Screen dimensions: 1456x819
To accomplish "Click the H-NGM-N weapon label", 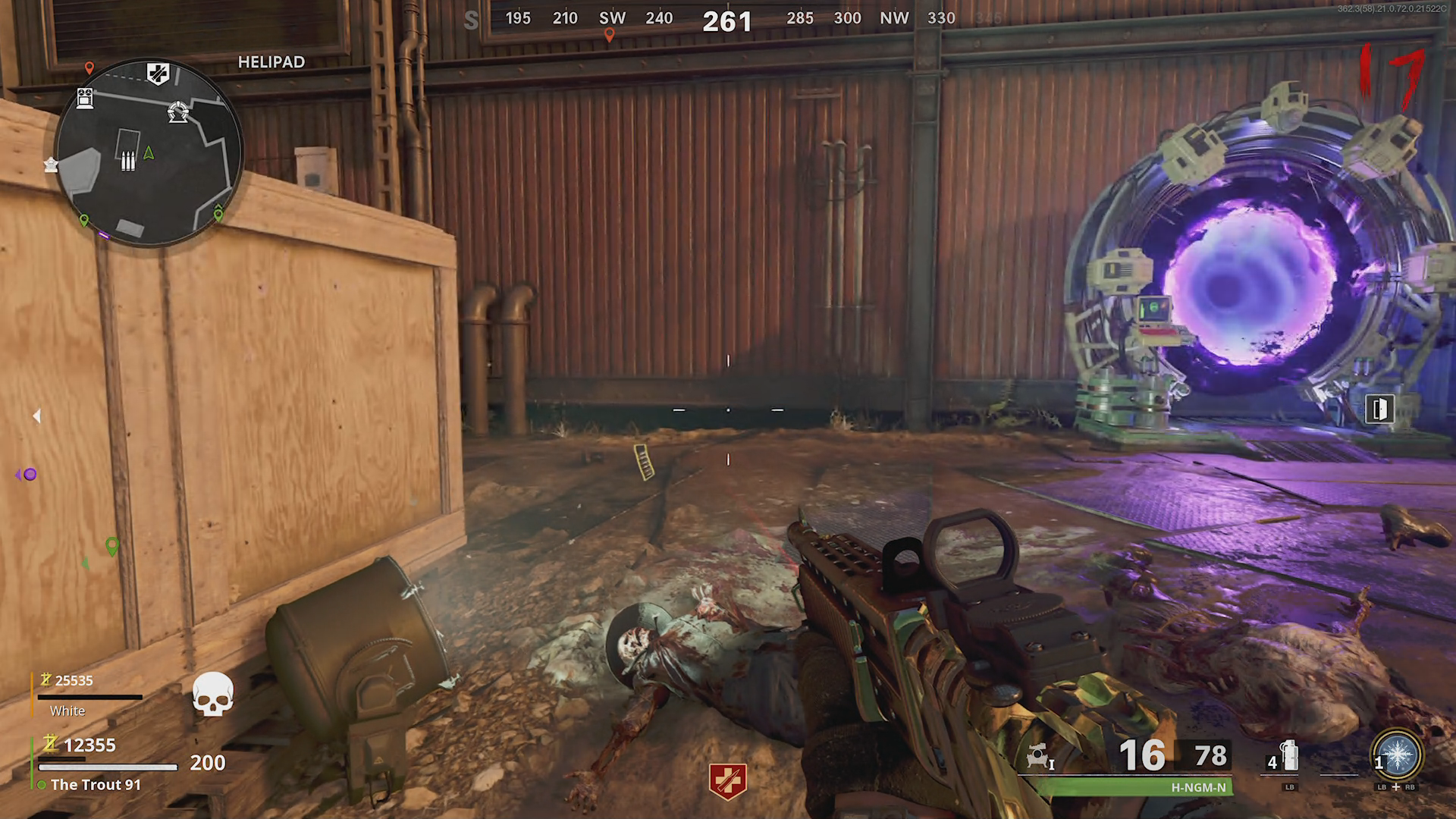I will tap(1198, 787).
